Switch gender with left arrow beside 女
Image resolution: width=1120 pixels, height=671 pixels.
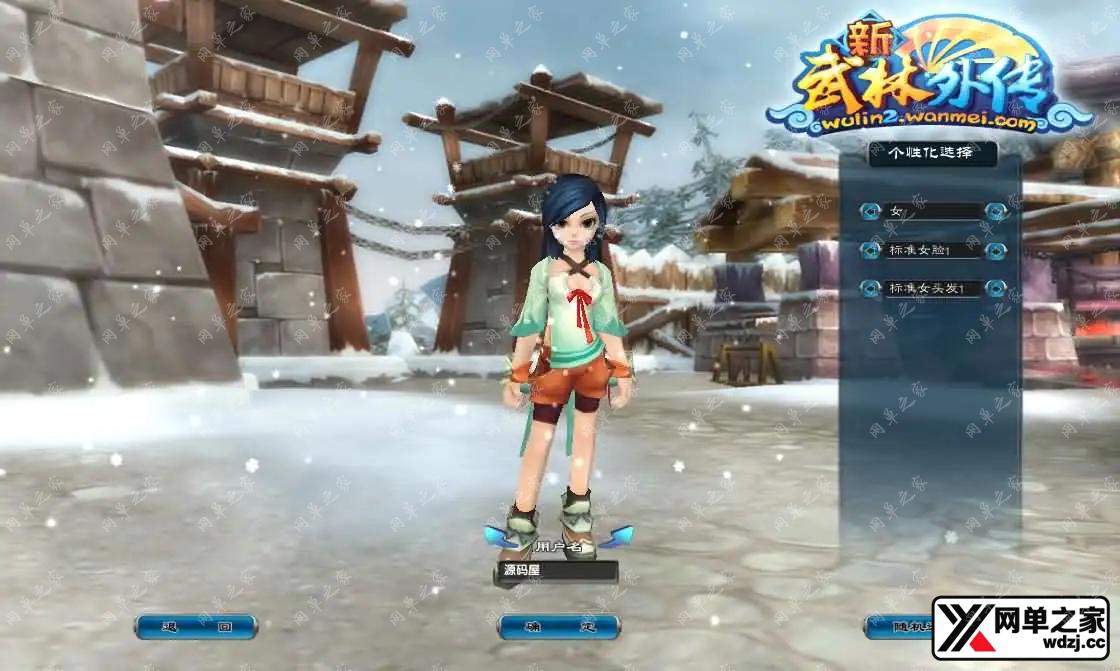click(870, 211)
